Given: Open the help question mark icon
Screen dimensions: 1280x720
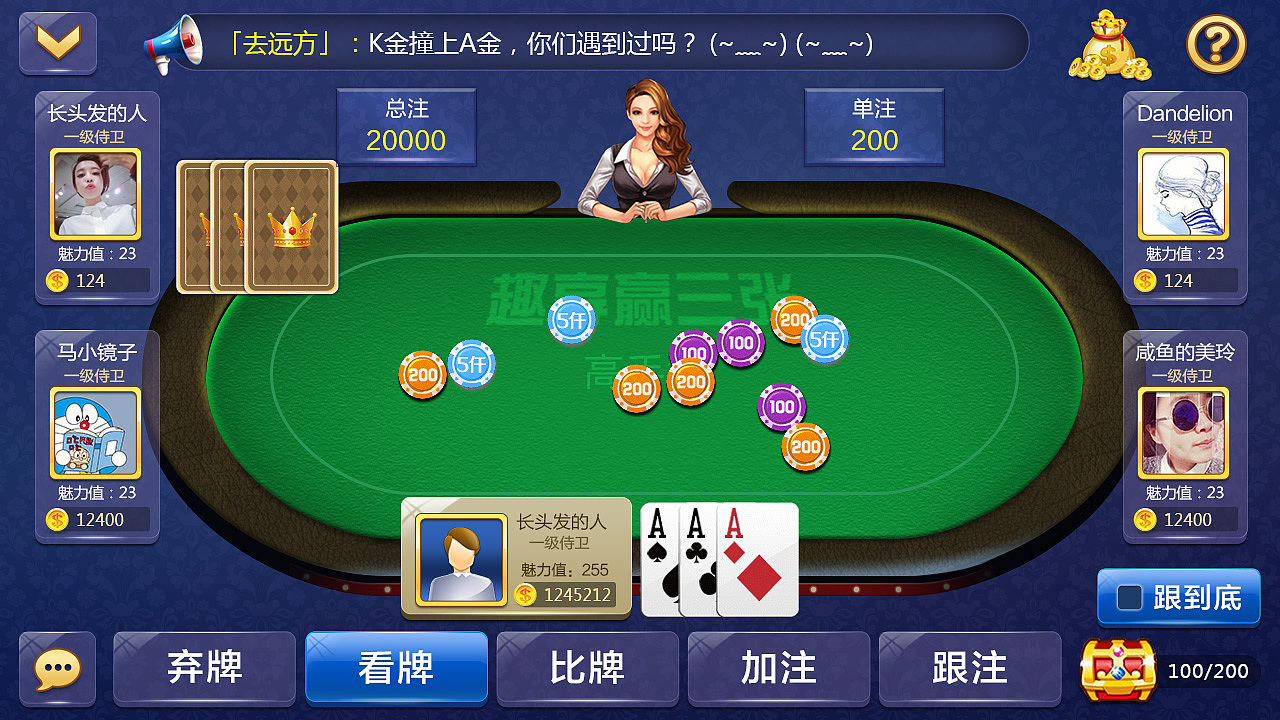Looking at the screenshot, I should (x=1216, y=45).
